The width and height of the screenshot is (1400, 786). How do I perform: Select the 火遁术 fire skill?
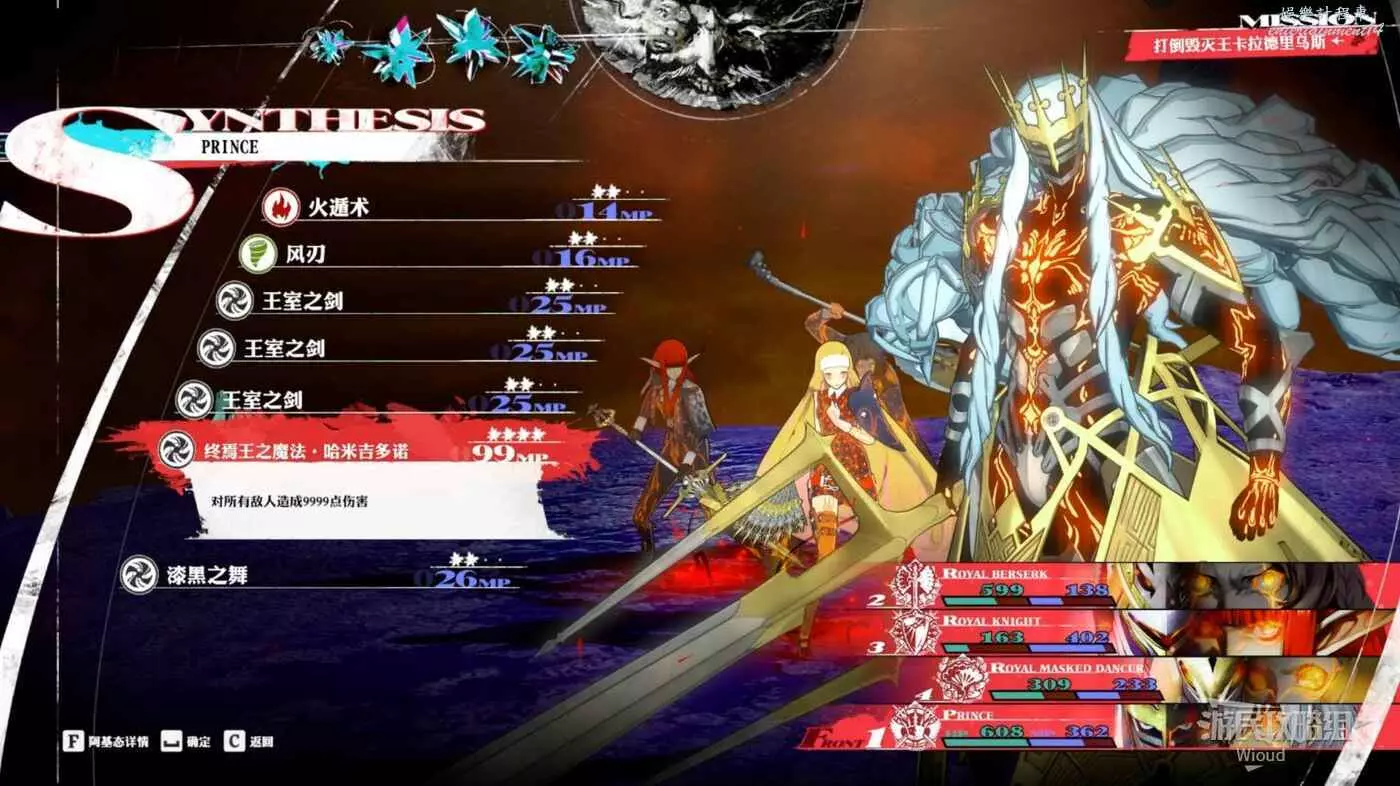point(338,208)
